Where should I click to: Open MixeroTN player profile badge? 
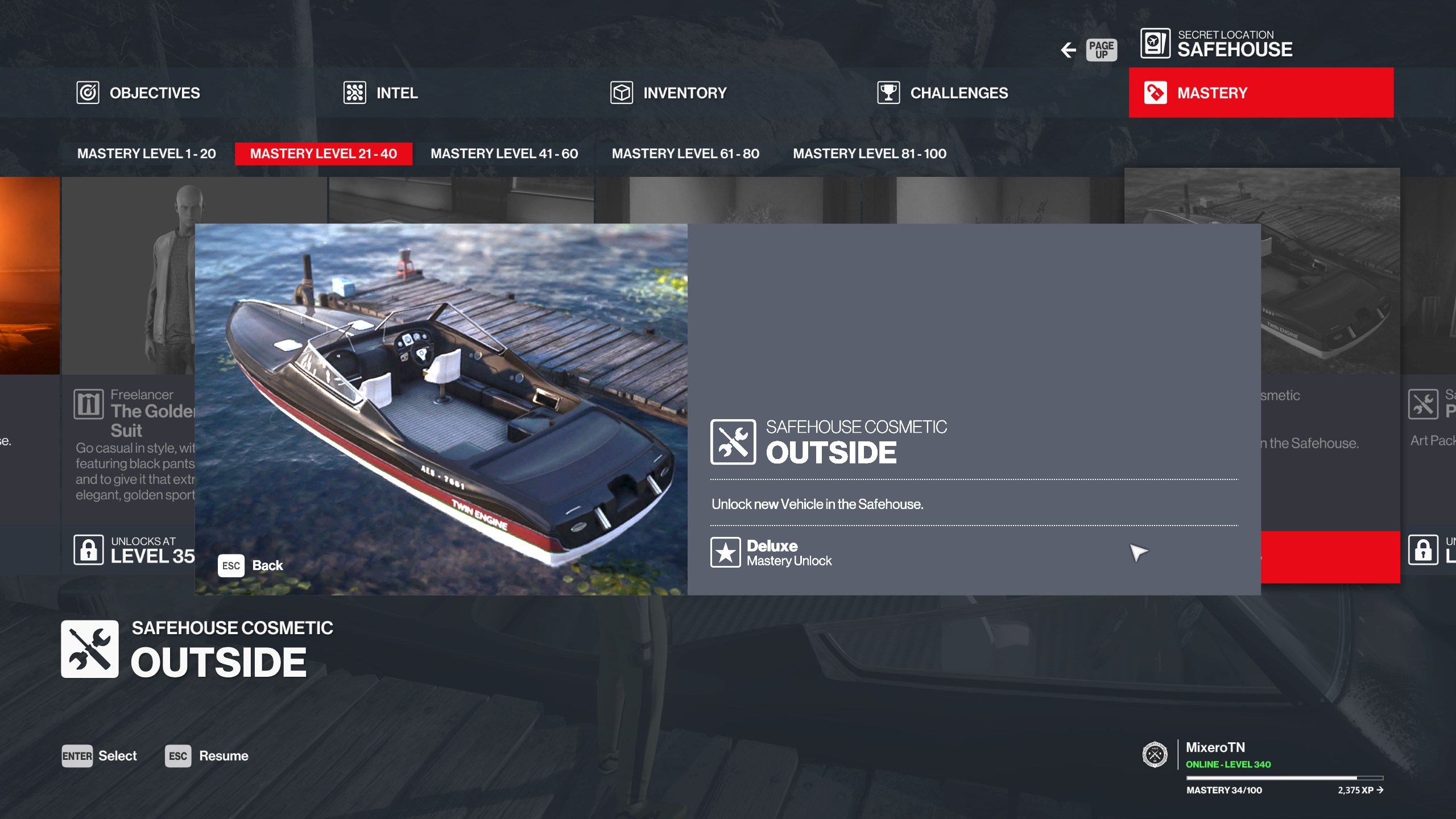1155,755
